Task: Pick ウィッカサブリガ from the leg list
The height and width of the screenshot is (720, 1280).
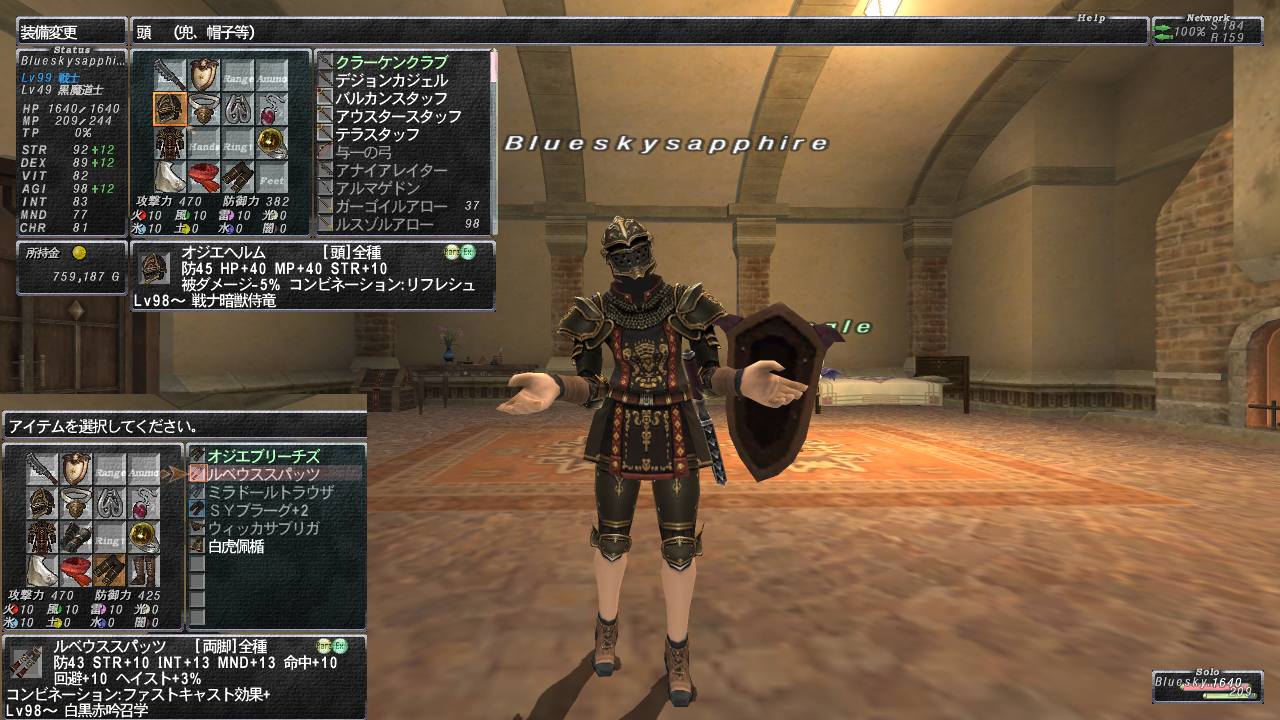Action: pyautogui.click(x=263, y=528)
